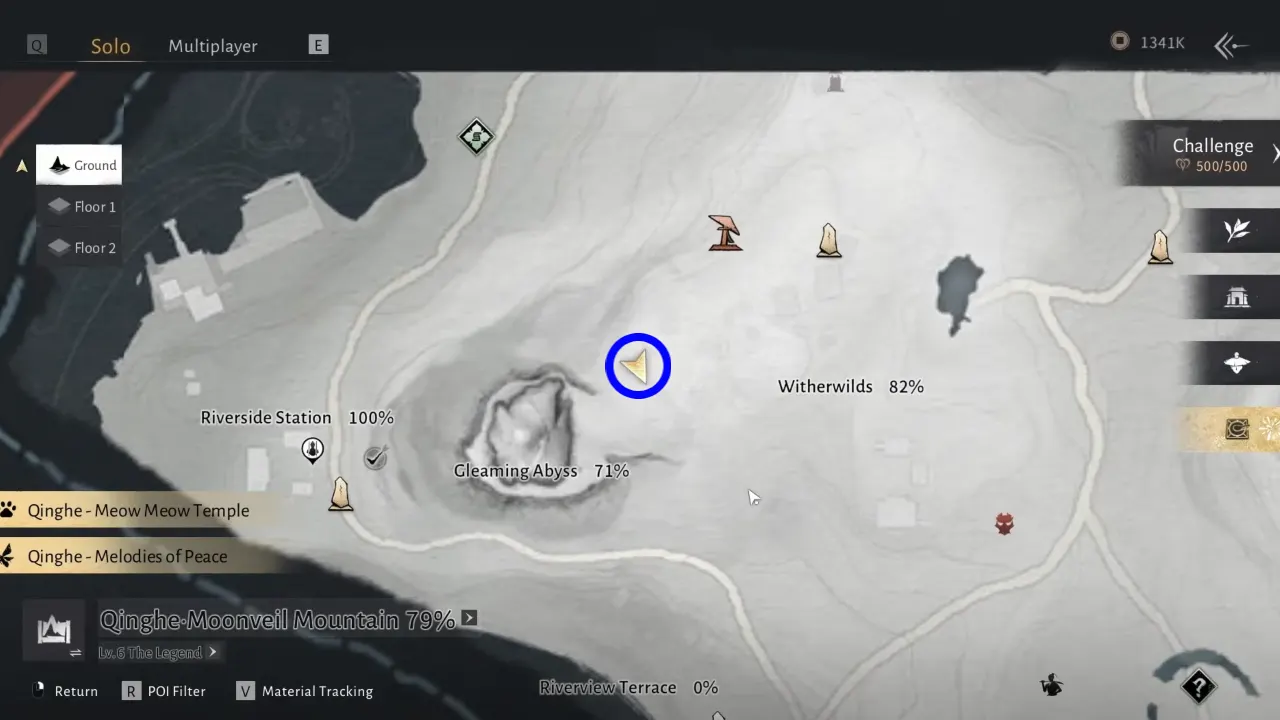1280x720 pixels.
Task: Select the Solo tab
Action: pos(110,46)
